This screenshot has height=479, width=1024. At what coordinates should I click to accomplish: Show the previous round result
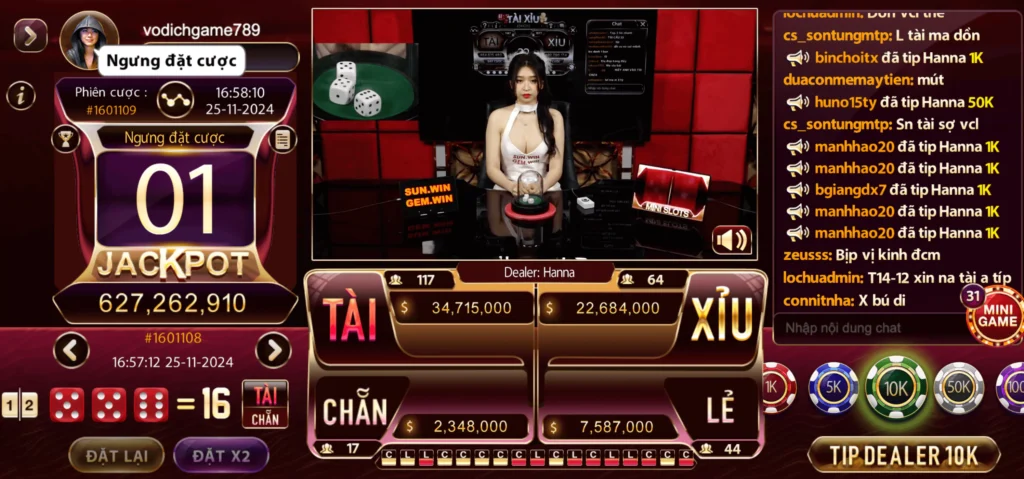[x=71, y=350]
